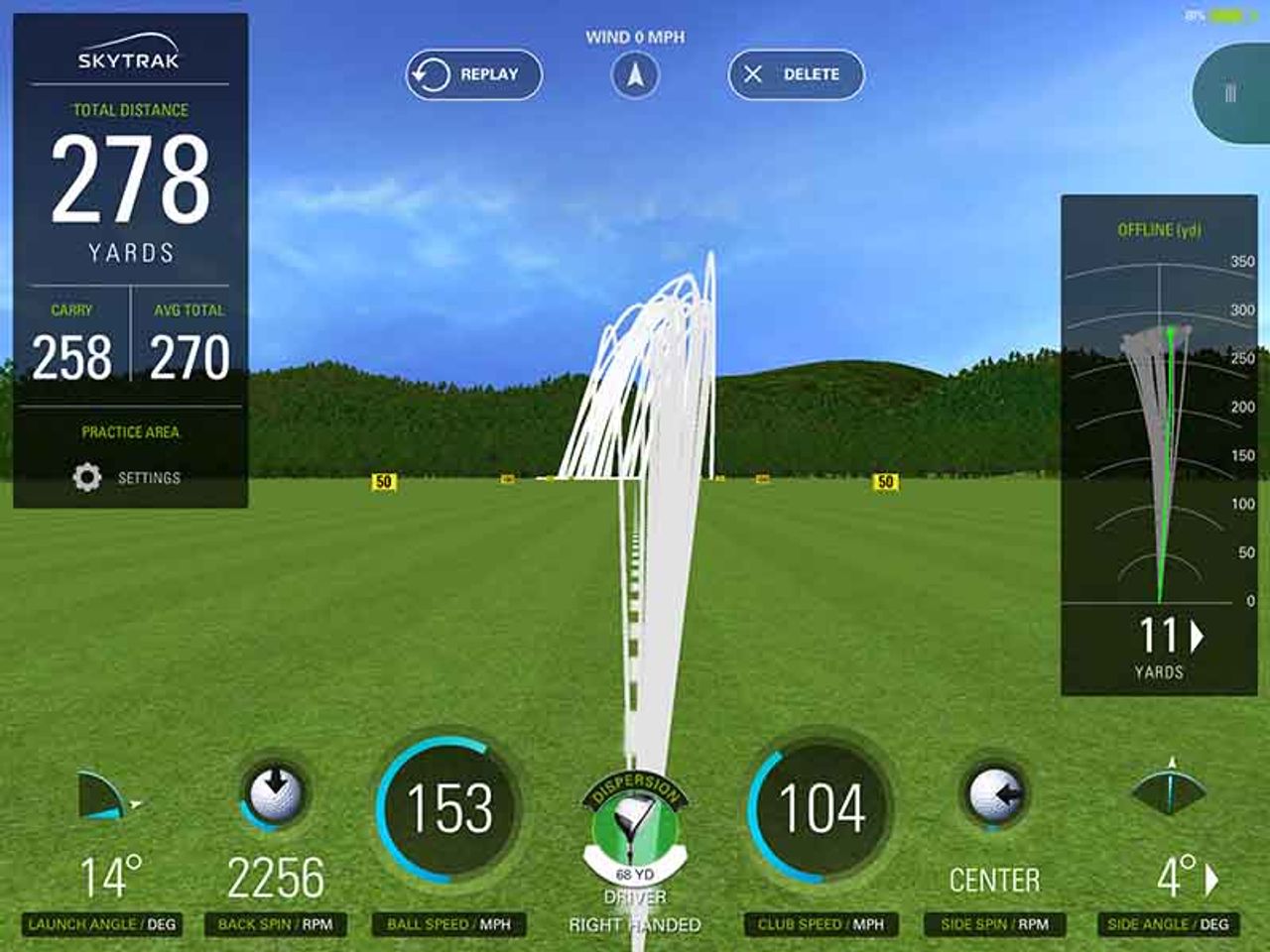Click the wind direction compass arrow

point(635,74)
